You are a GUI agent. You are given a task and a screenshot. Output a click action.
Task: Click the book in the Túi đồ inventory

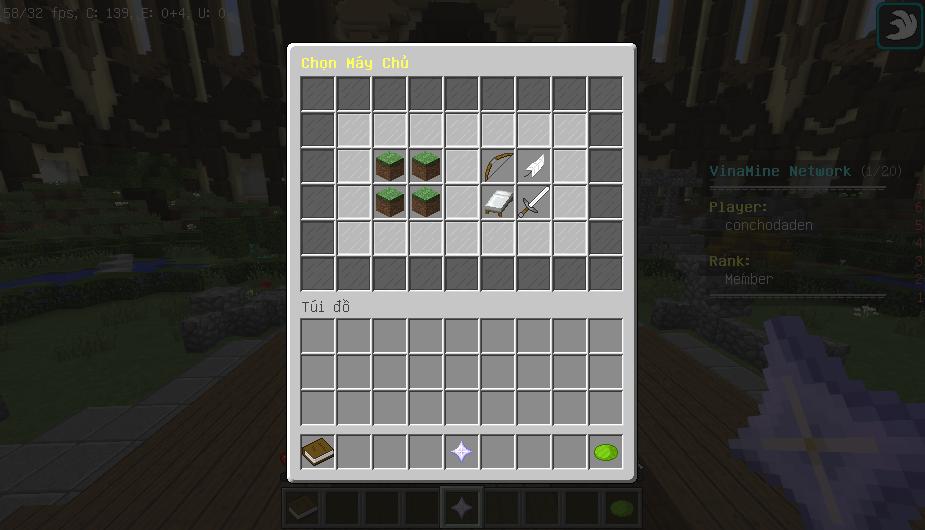click(x=318, y=452)
